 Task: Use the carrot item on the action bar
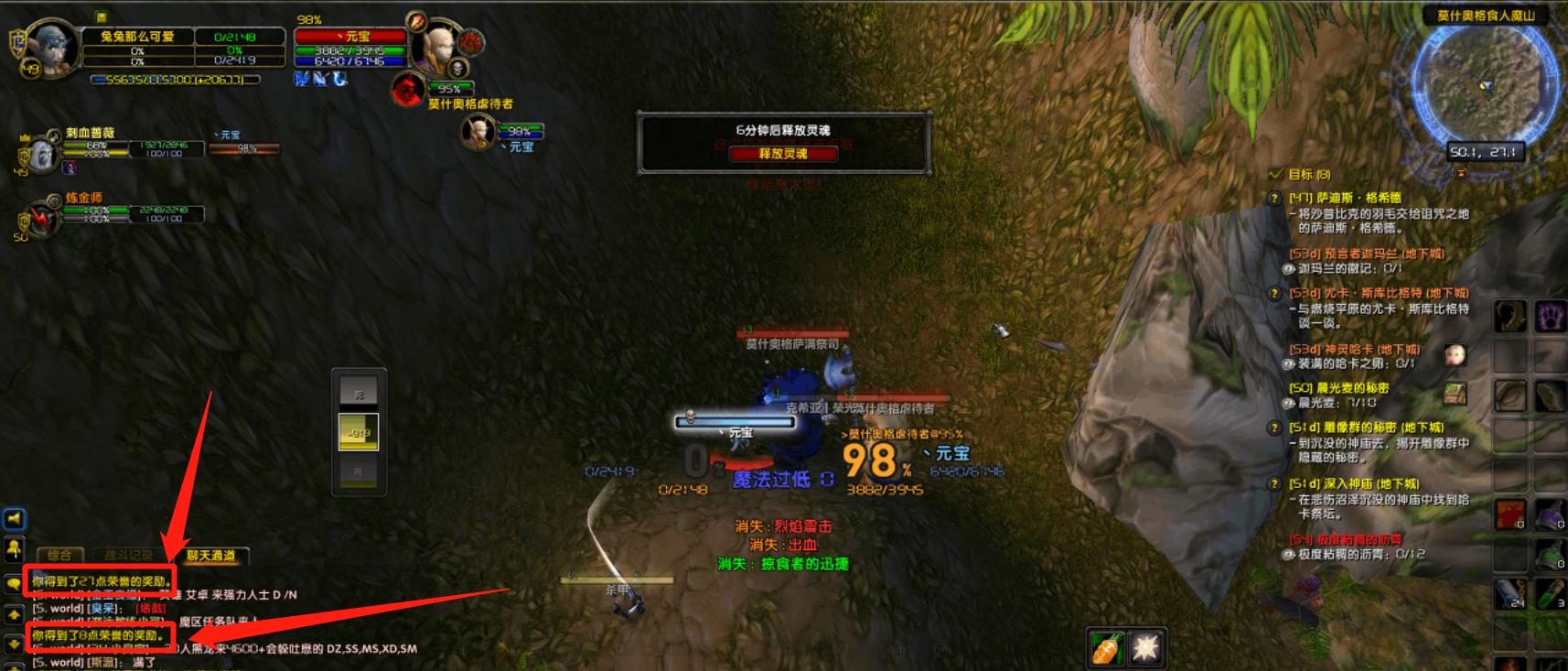point(1106,648)
